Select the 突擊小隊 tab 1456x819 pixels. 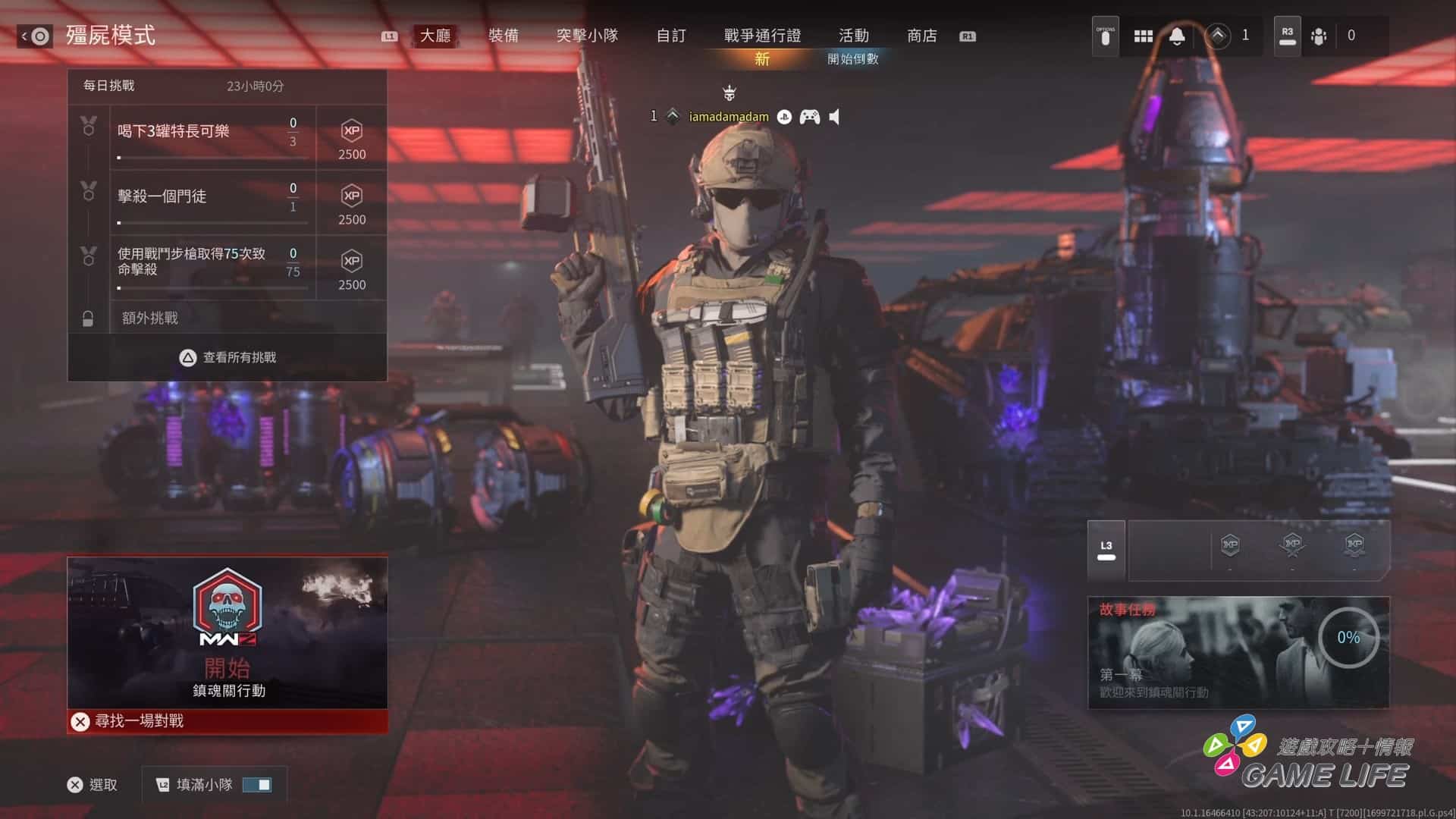pos(587,36)
